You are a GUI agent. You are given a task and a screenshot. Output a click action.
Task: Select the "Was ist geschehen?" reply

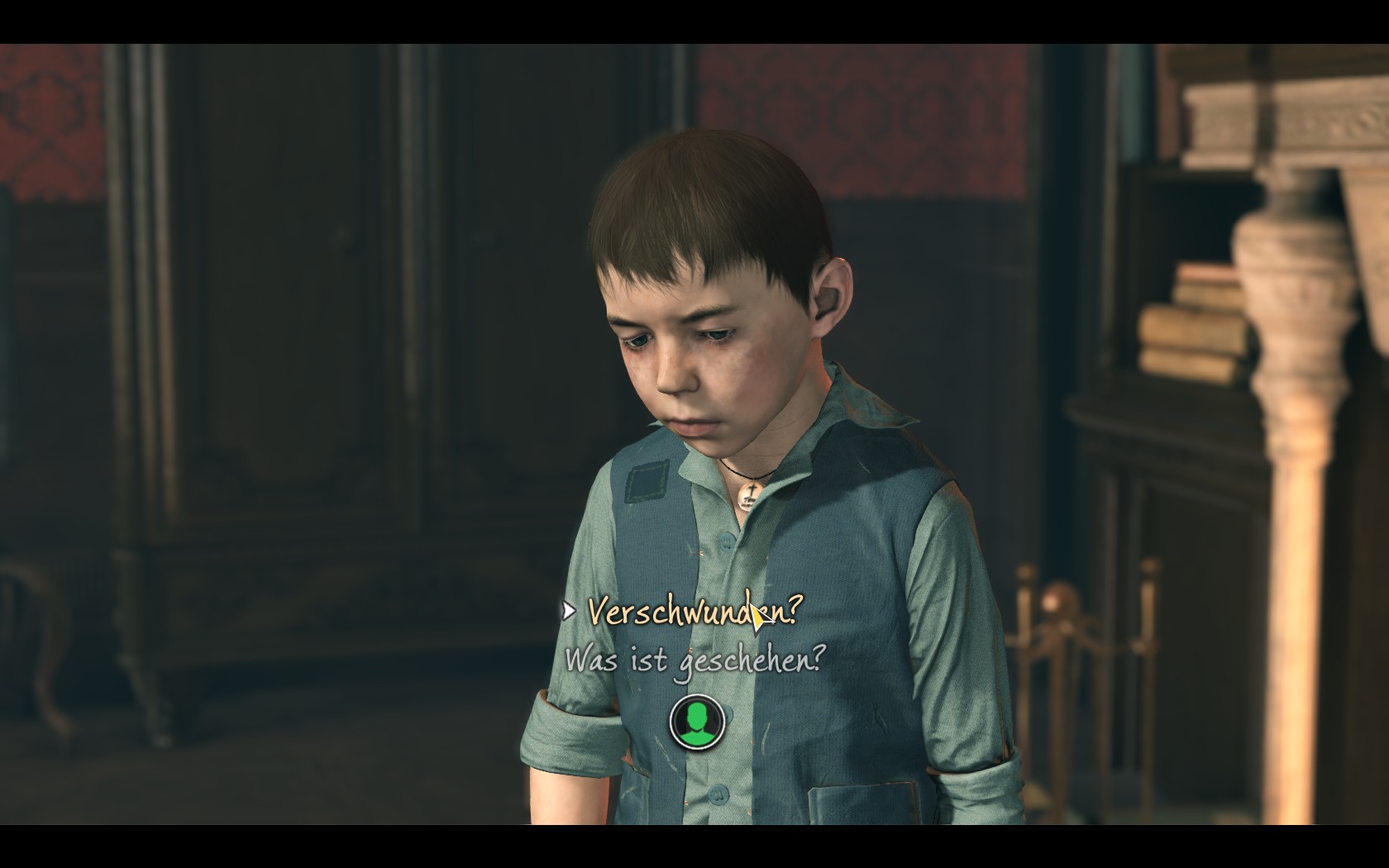694,661
